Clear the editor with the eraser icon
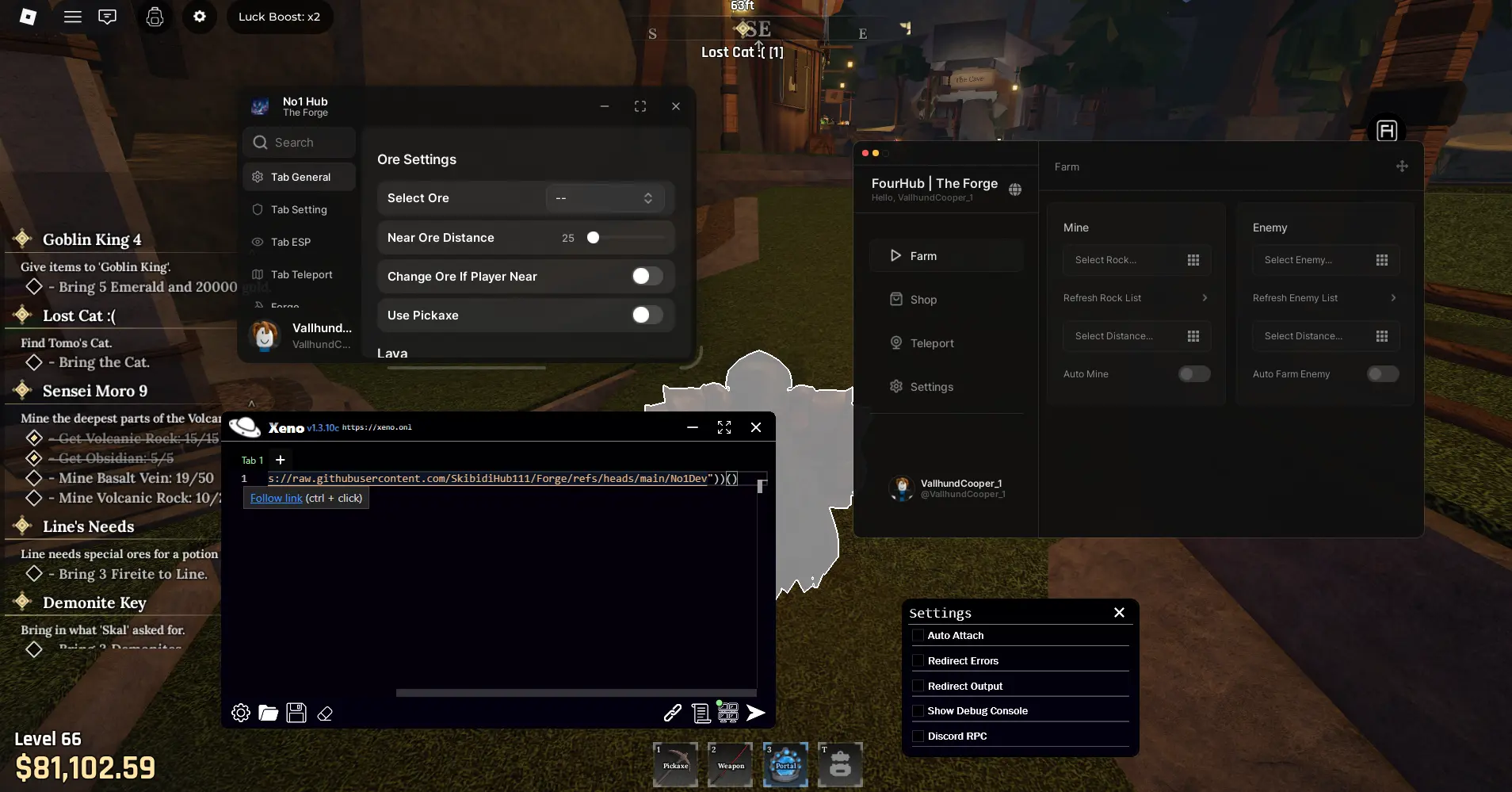Image resolution: width=1512 pixels, height=792 pixels. click(323, 713)
